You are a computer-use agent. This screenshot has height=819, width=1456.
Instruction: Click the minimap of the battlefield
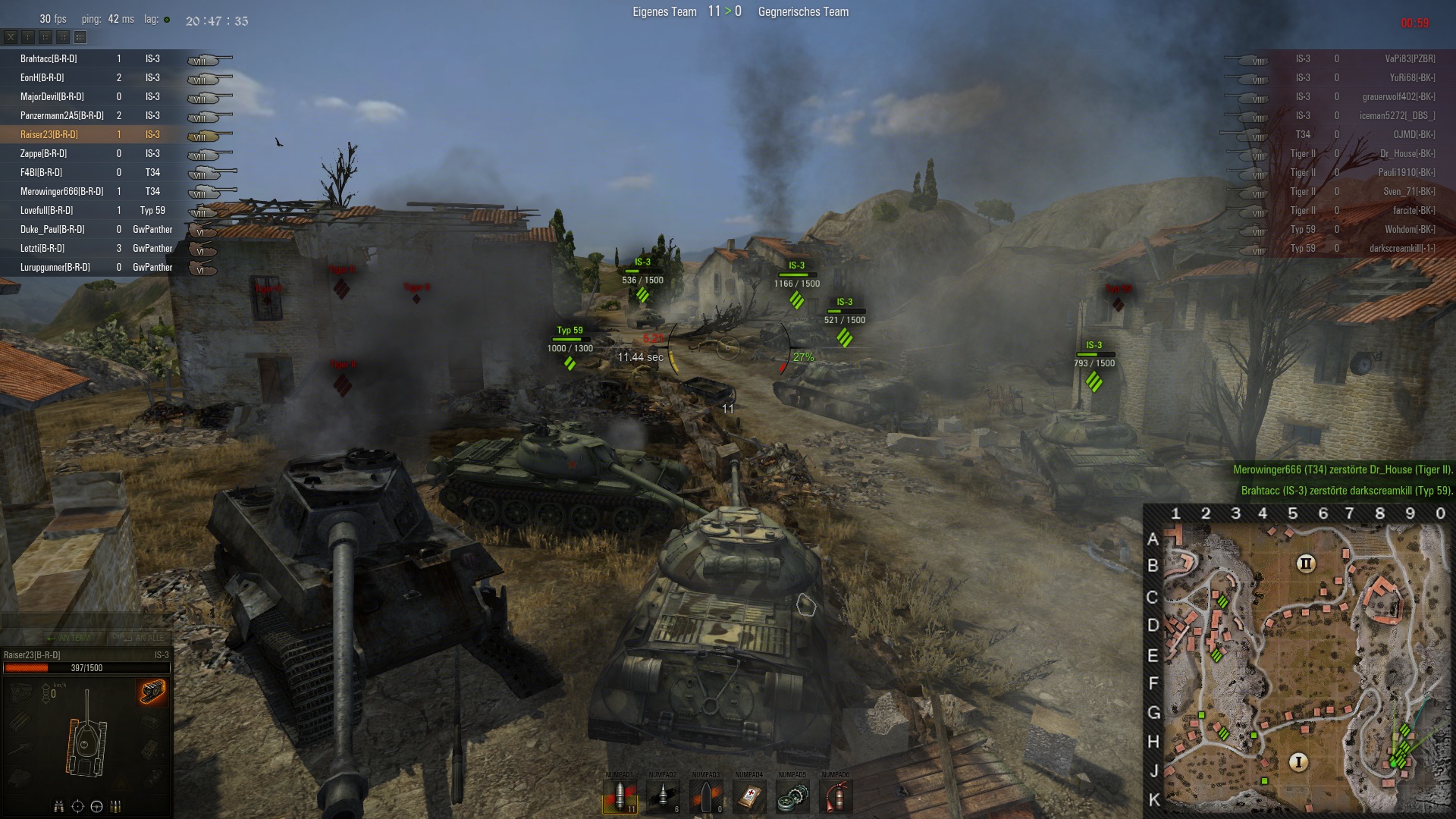coord(1300,667)
